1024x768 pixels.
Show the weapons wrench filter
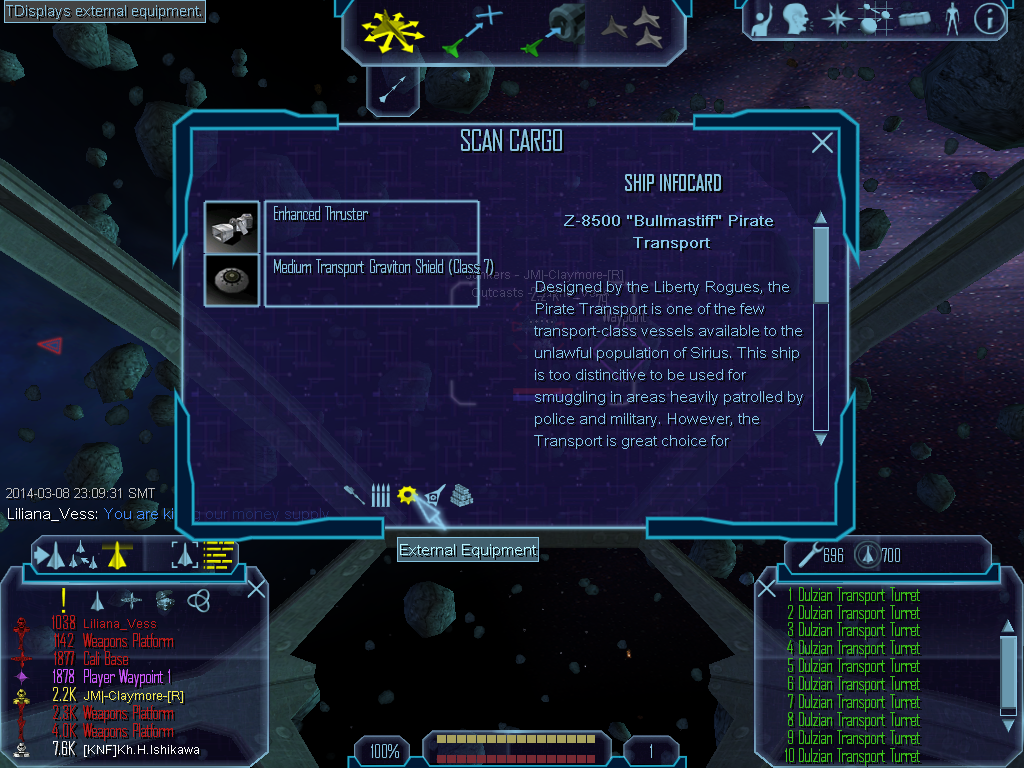pos(354,495)
